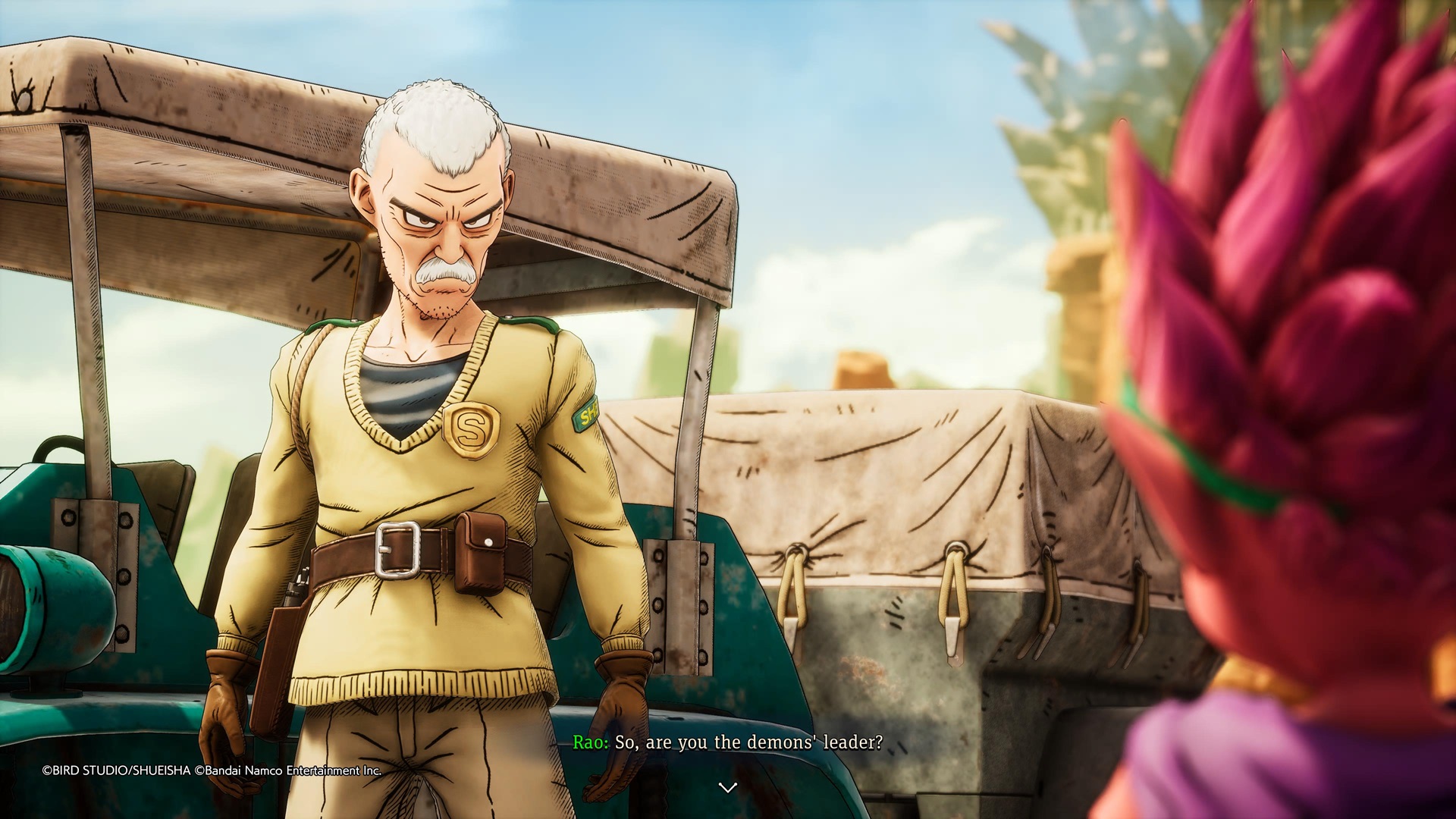Advance dialogue with the down arrow indicator
The width and height of the screenshot is (1456, 819).
pos(727,788)
